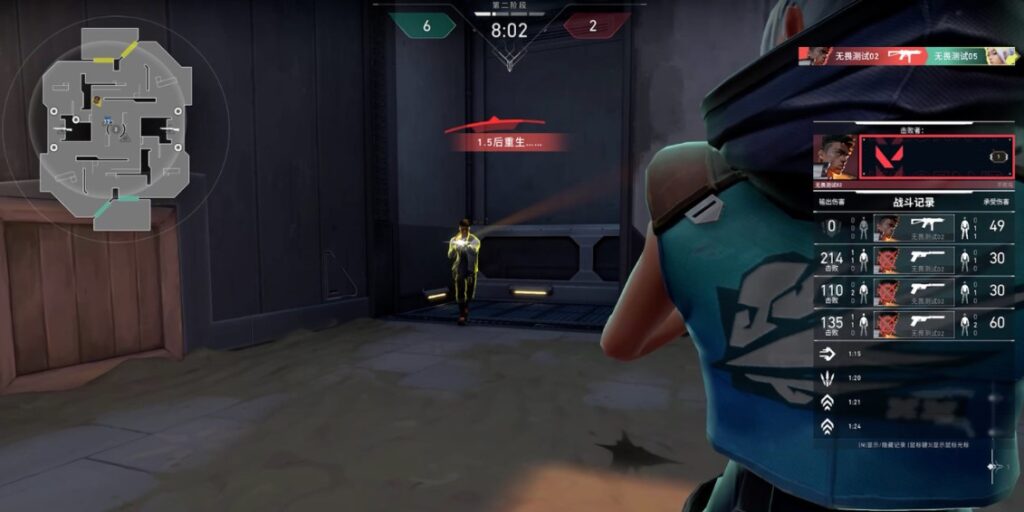Select the combat record row showing 135 damage

tap(913, 323)
